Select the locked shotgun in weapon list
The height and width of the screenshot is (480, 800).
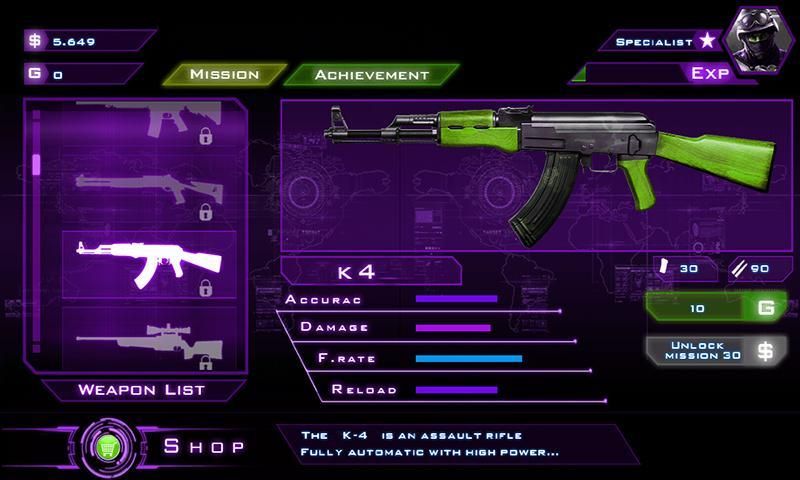click(149, 194)
